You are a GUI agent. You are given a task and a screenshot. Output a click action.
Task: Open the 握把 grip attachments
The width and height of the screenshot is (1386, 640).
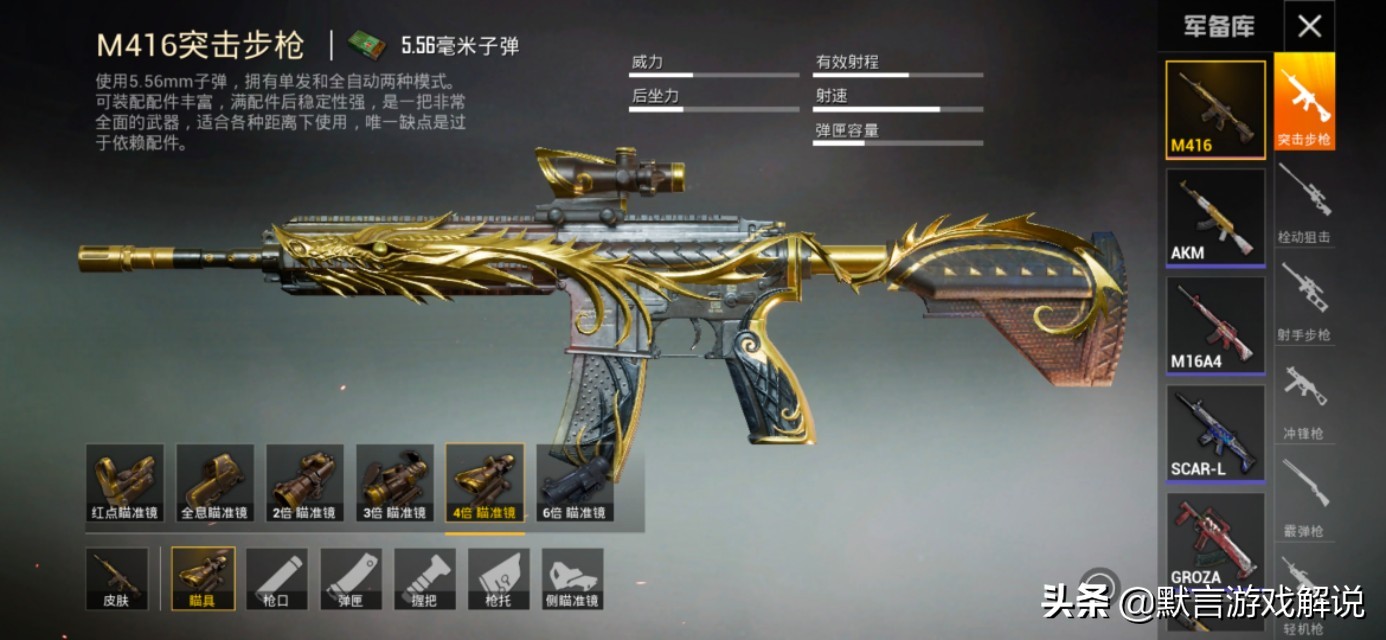pos(425,578)
